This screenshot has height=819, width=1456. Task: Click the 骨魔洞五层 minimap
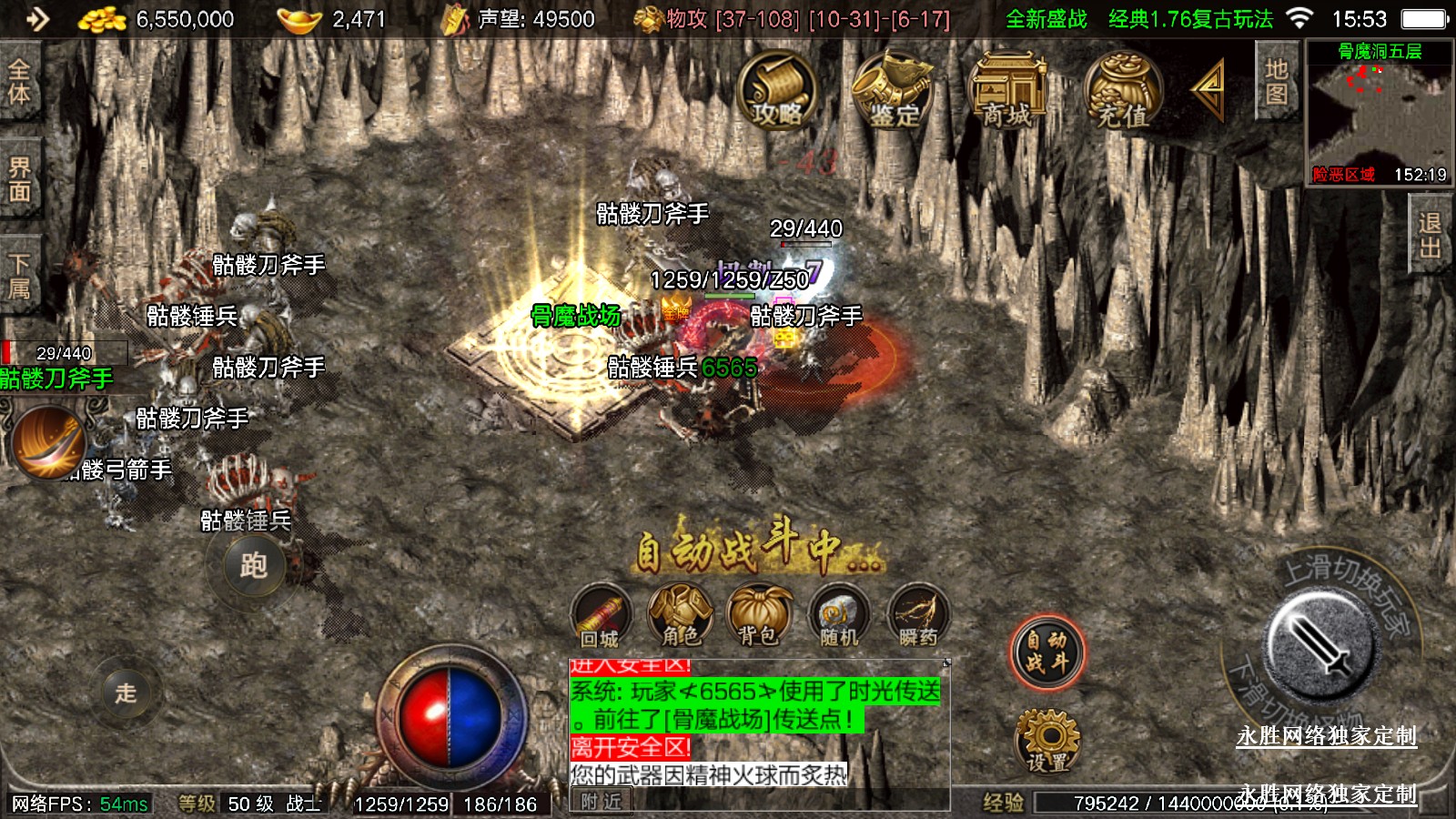click(x=1379, y=114)
